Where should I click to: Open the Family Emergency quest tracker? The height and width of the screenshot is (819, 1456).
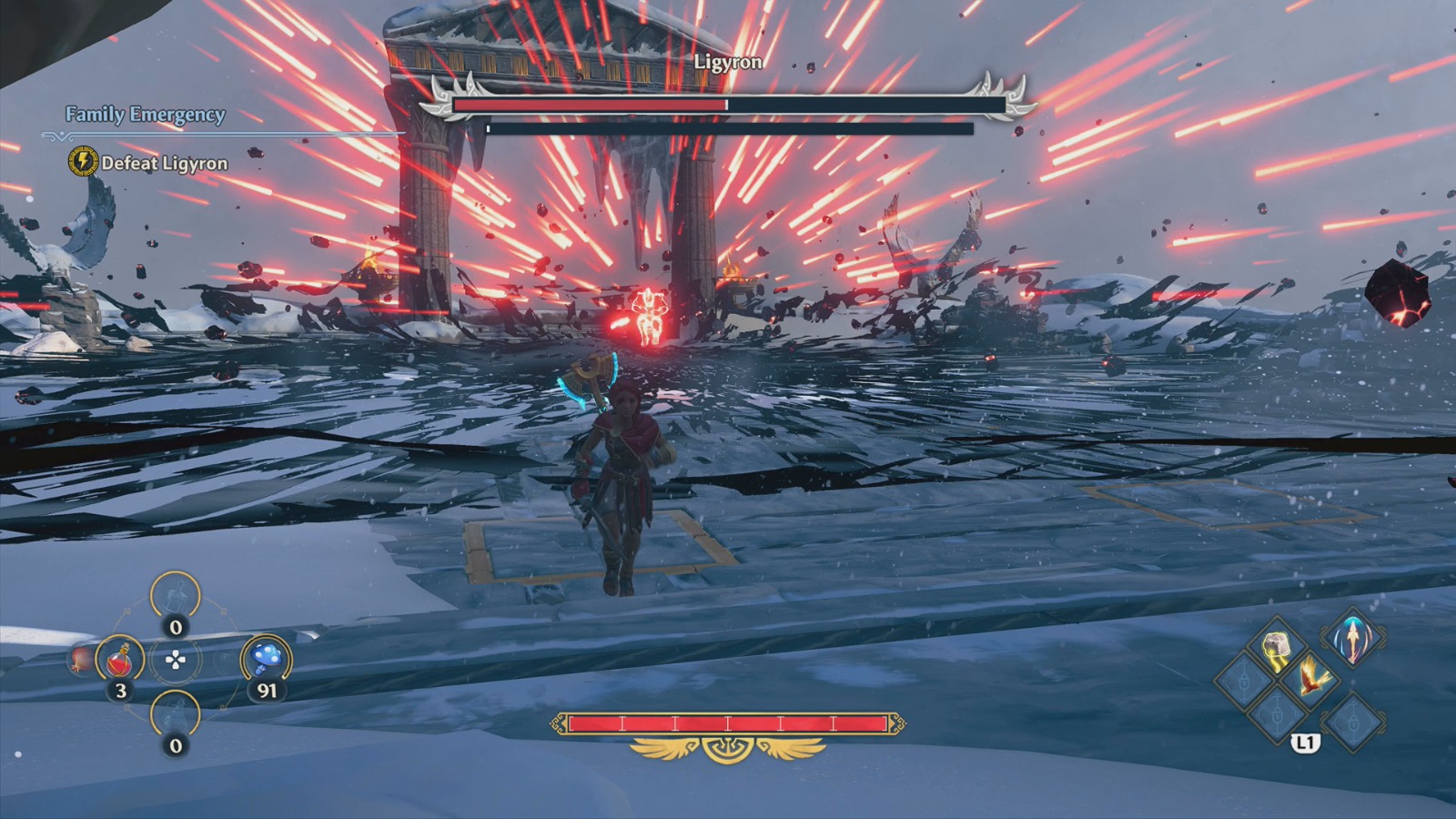145,115
